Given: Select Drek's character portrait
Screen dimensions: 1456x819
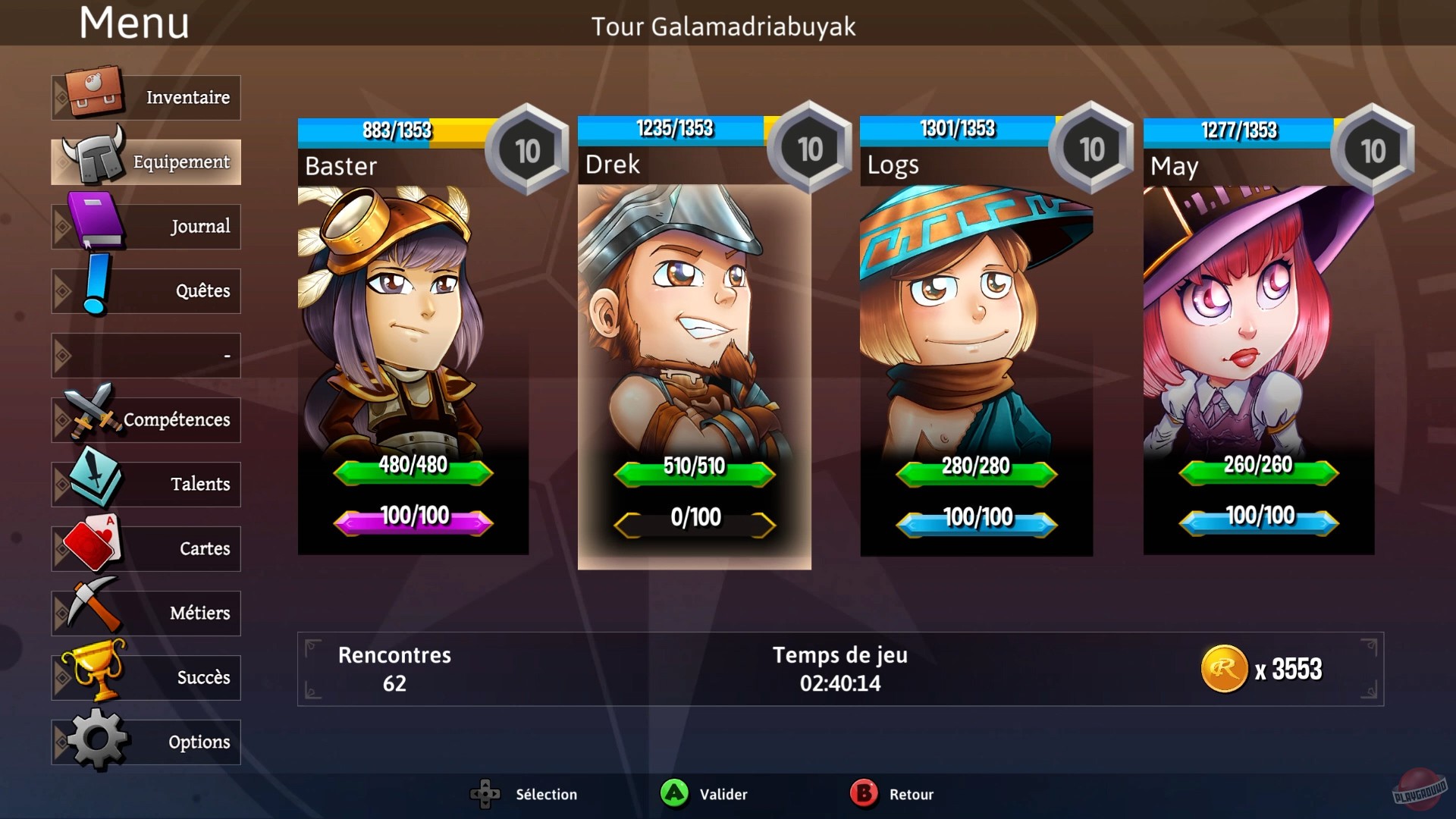Looking at the screenshot, I should [694, 326].
